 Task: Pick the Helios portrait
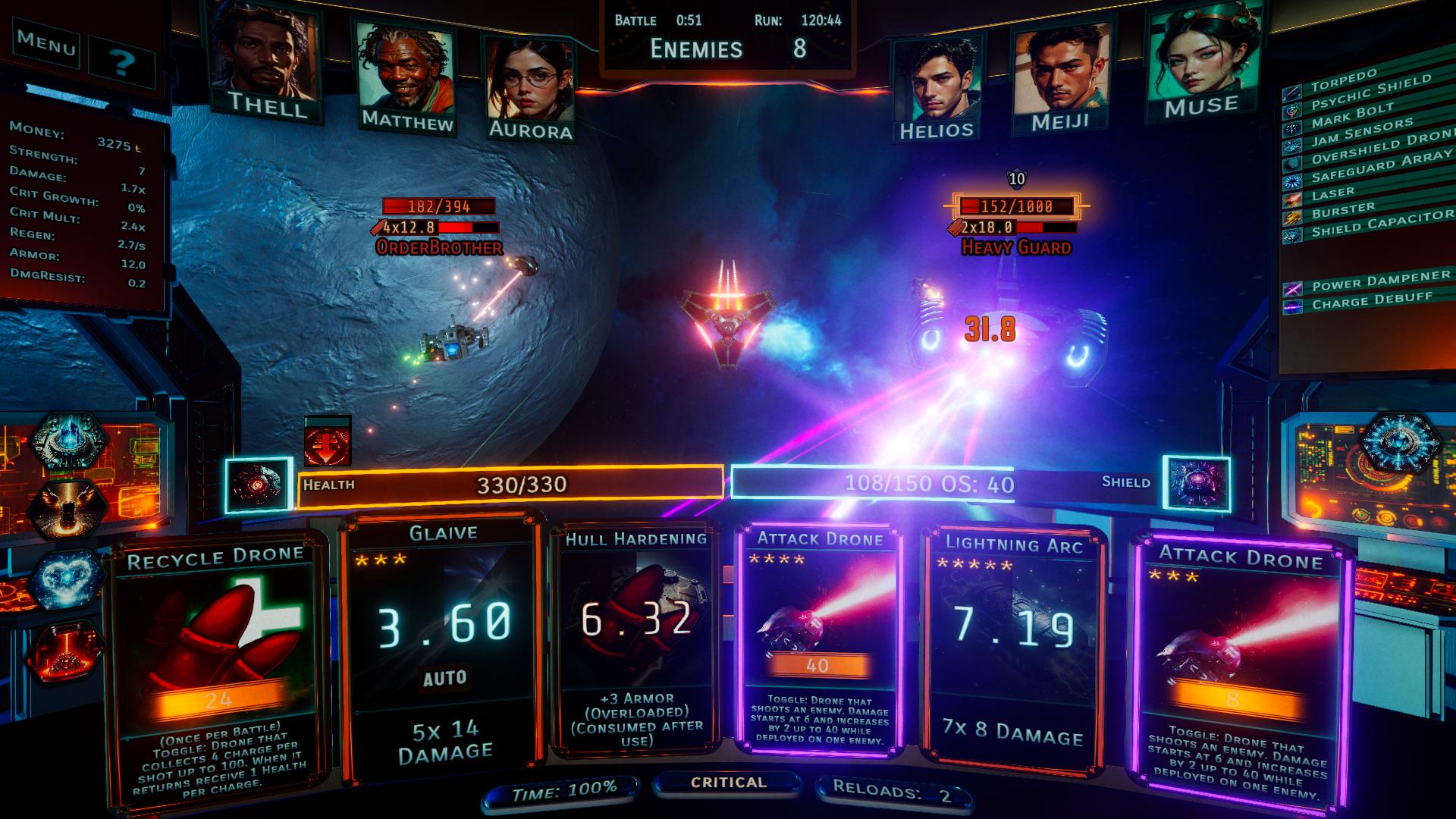pyautogui.click(x=937, y=87)
